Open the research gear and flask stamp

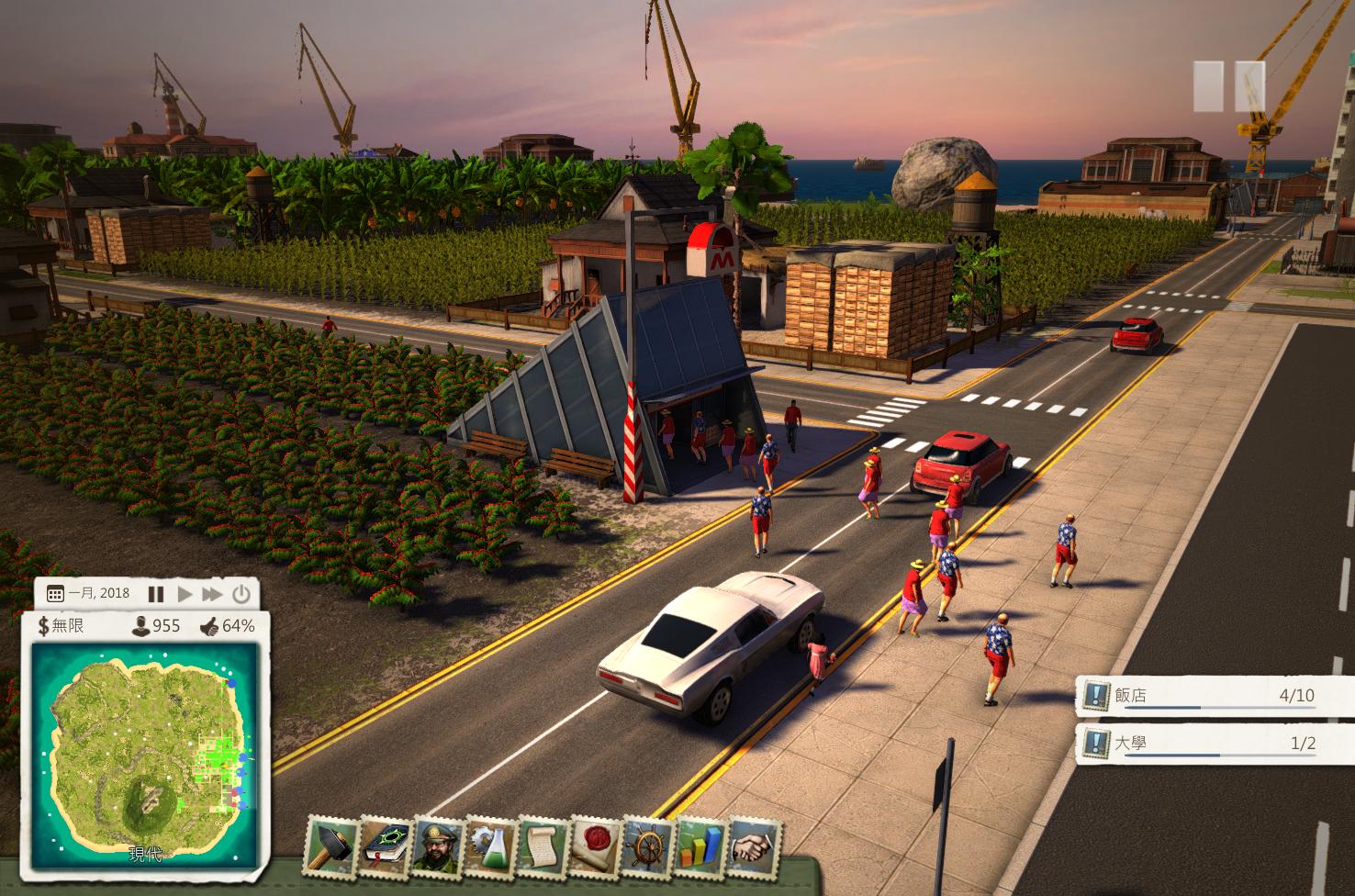pyautogui.click(x=489, y=846)
